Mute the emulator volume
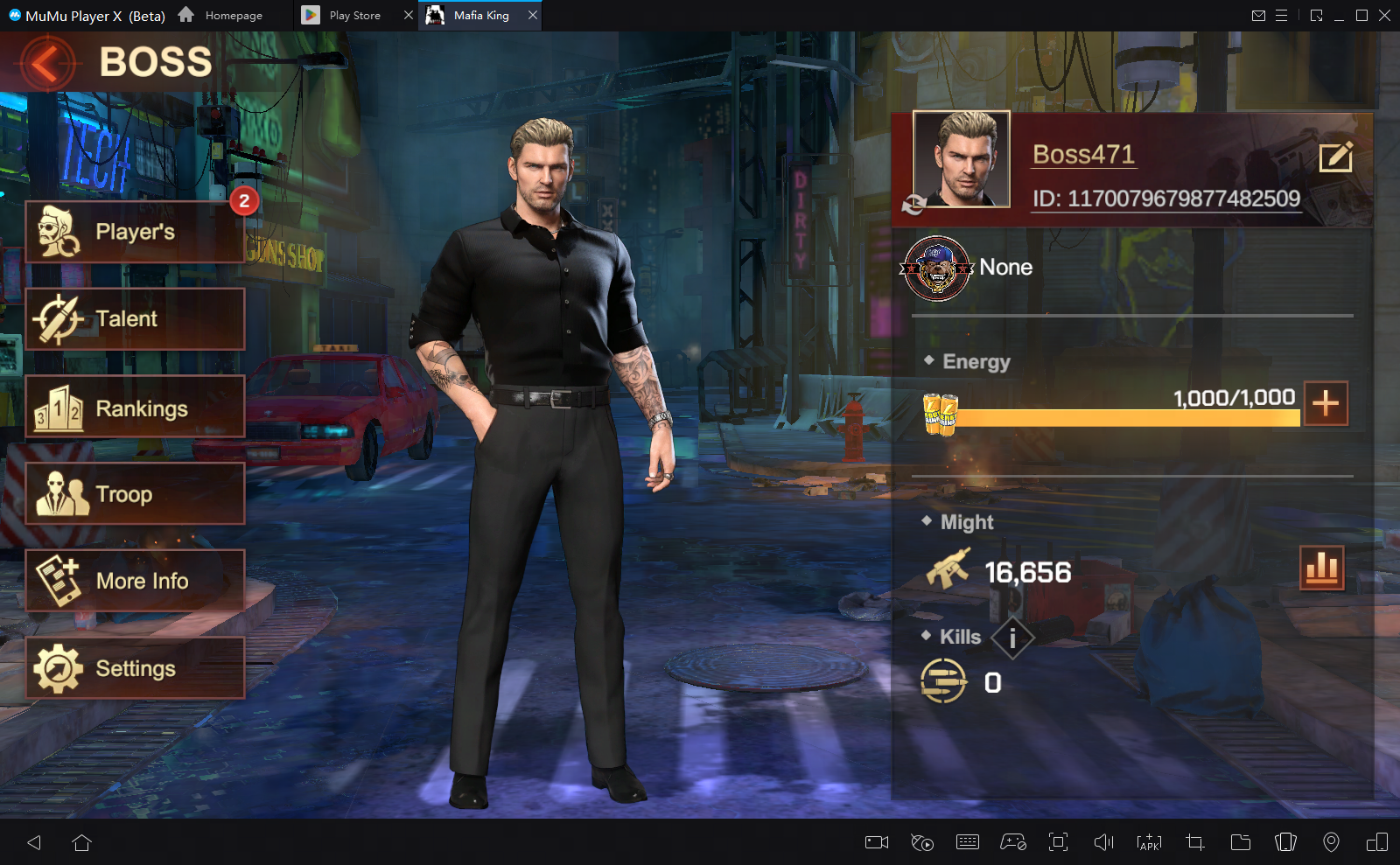 [x=1103, y=842]
